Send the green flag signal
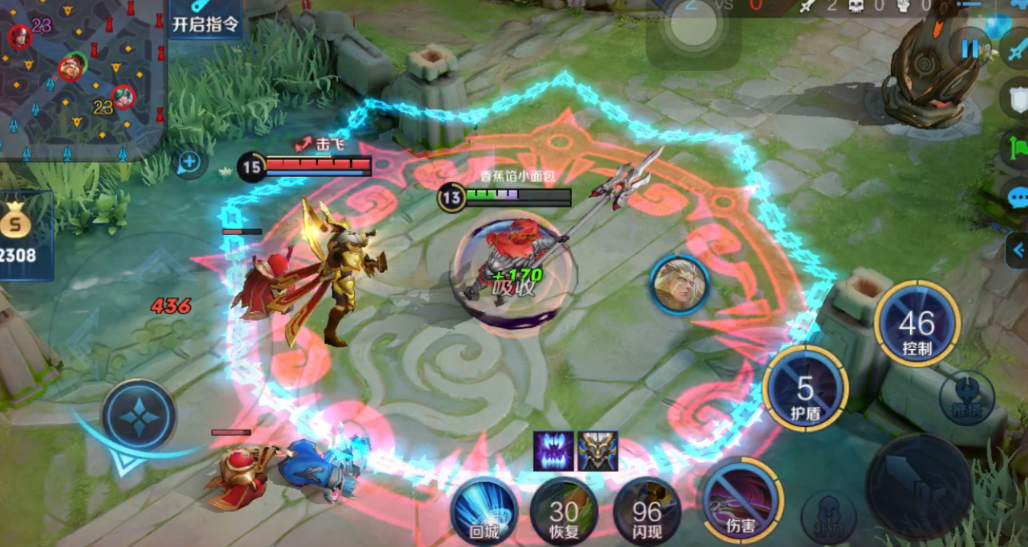Screen dimensions: 1028x547 (1014, 148)
